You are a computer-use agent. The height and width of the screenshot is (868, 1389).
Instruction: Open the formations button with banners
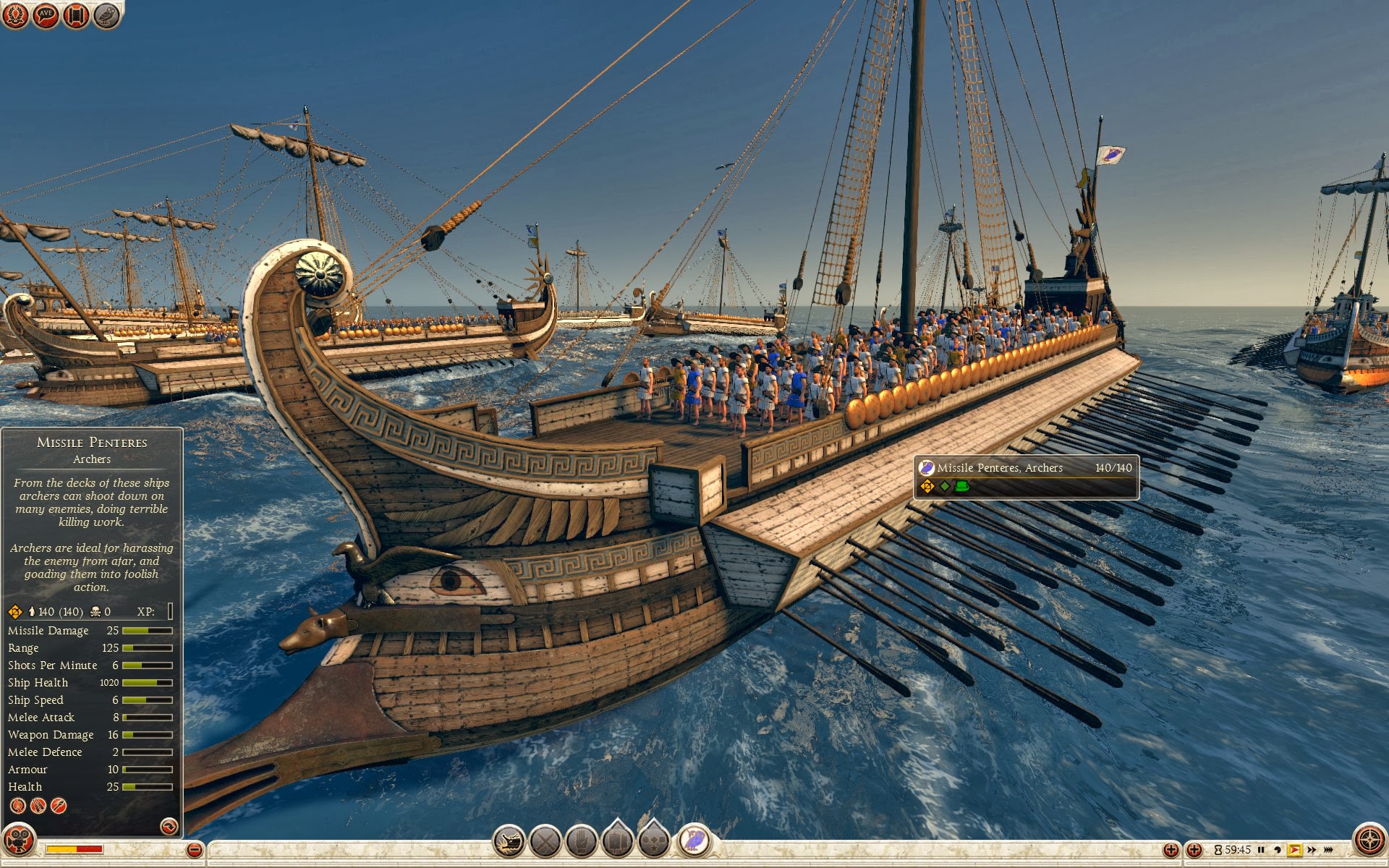(618, 841)
